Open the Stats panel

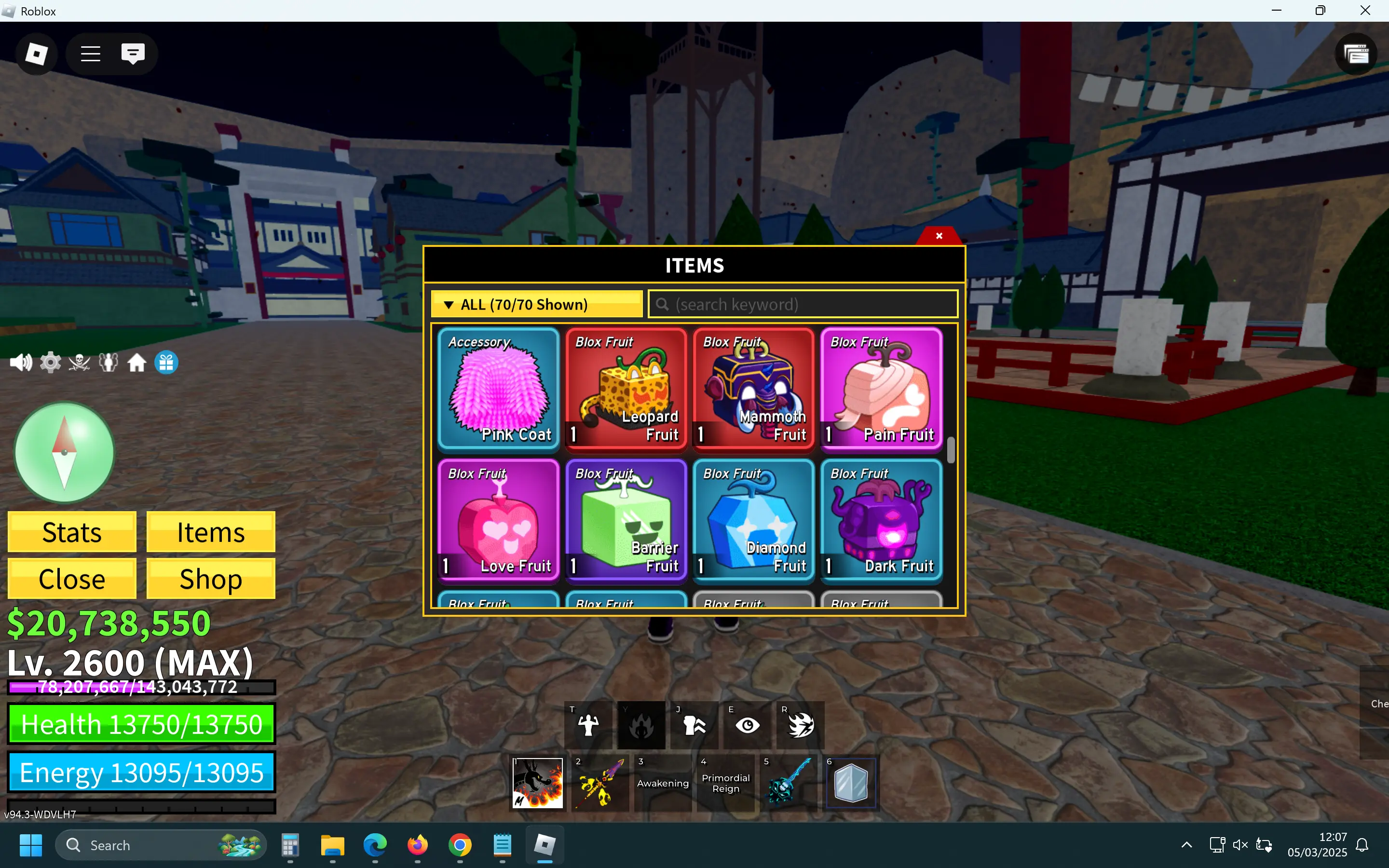pos(71,531)
